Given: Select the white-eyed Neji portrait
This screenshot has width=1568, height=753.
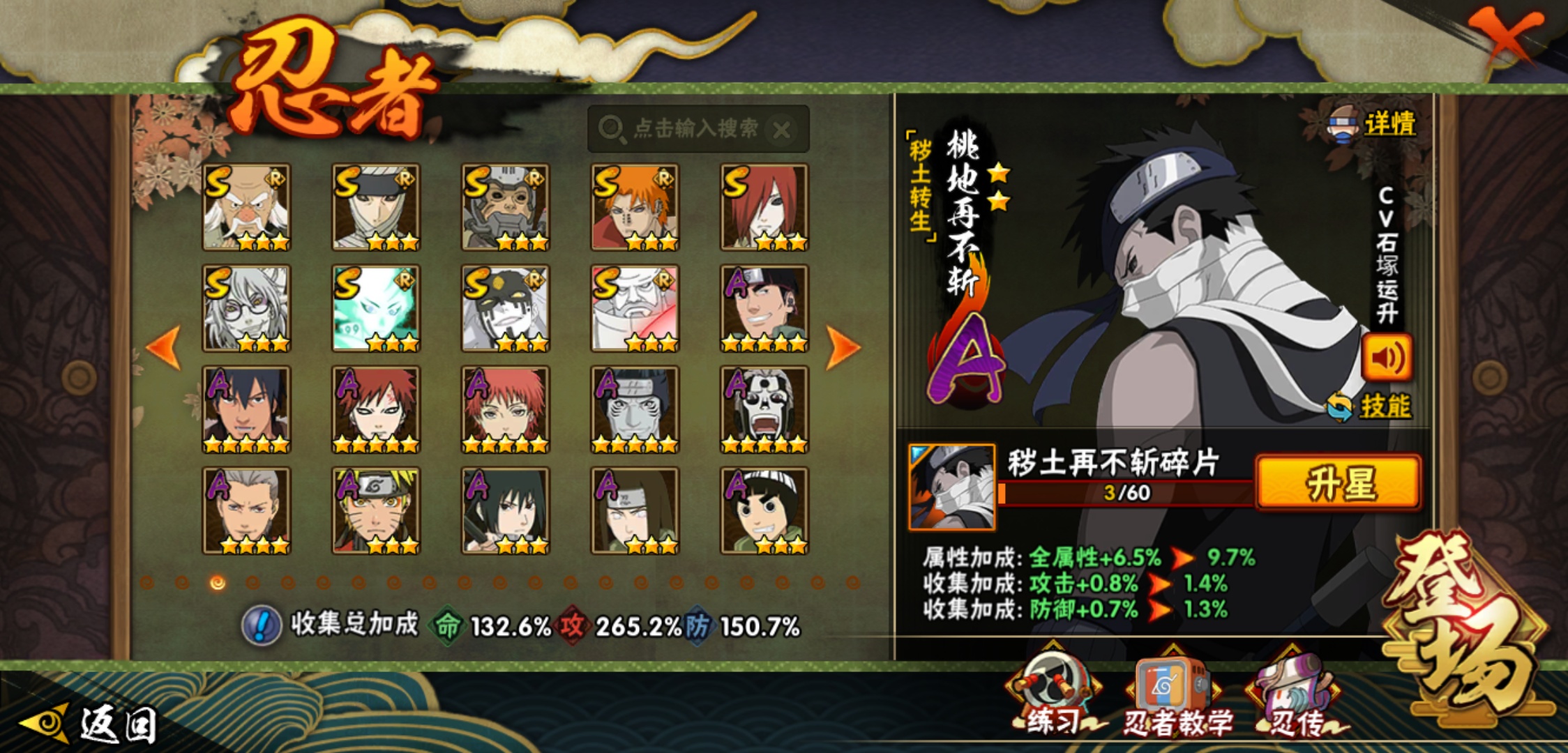Looking at the screenshot, I should (x=635, y=511).
